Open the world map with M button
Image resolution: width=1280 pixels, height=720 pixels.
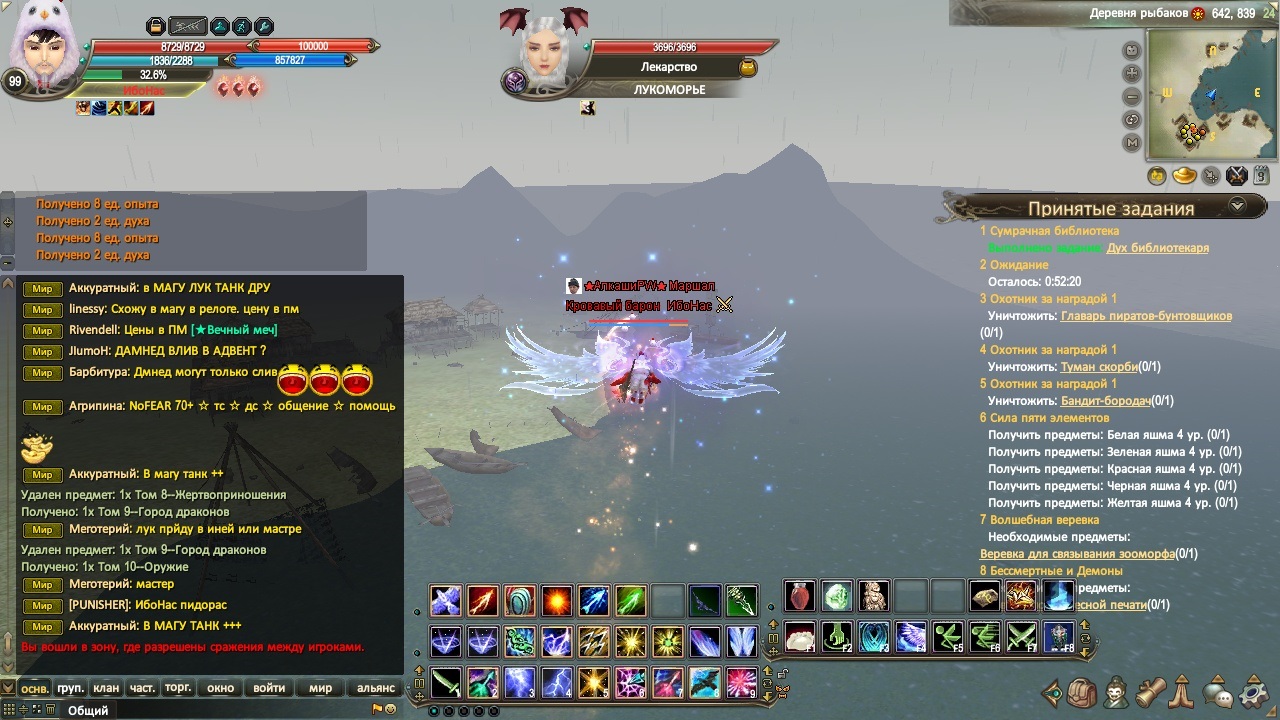(1132, 143)
